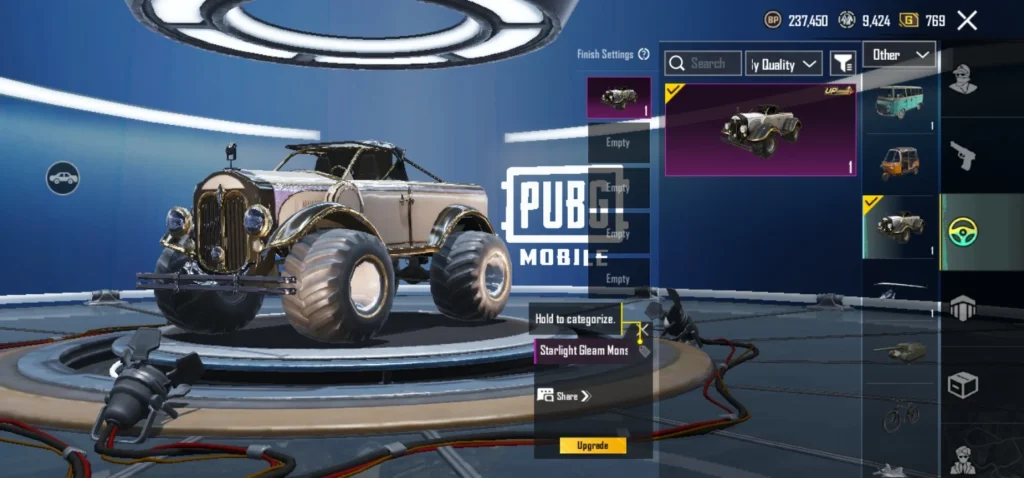Screen dimensions: 1024x478
Task: Dismiss the Hold to categorize tooltip
Action: pyautogui.click(x=644, y=326)
